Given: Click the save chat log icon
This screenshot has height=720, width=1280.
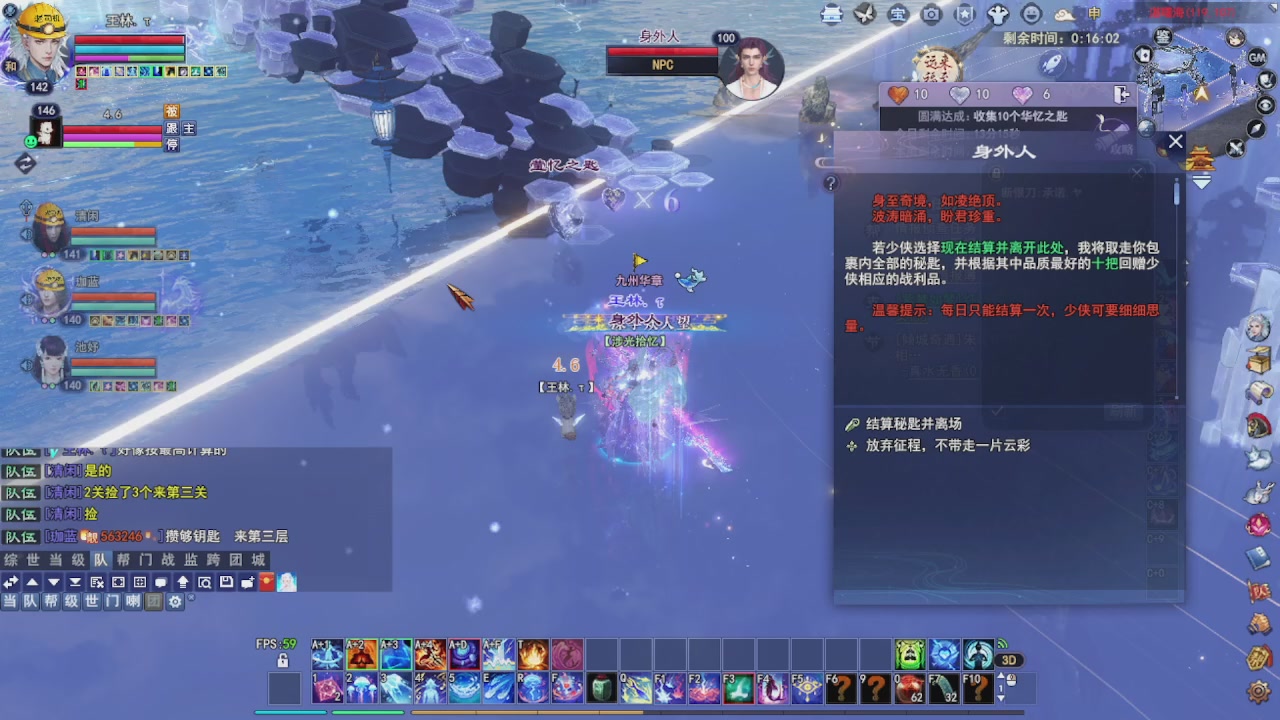Looking at the screenshot, I should point(226,583).
